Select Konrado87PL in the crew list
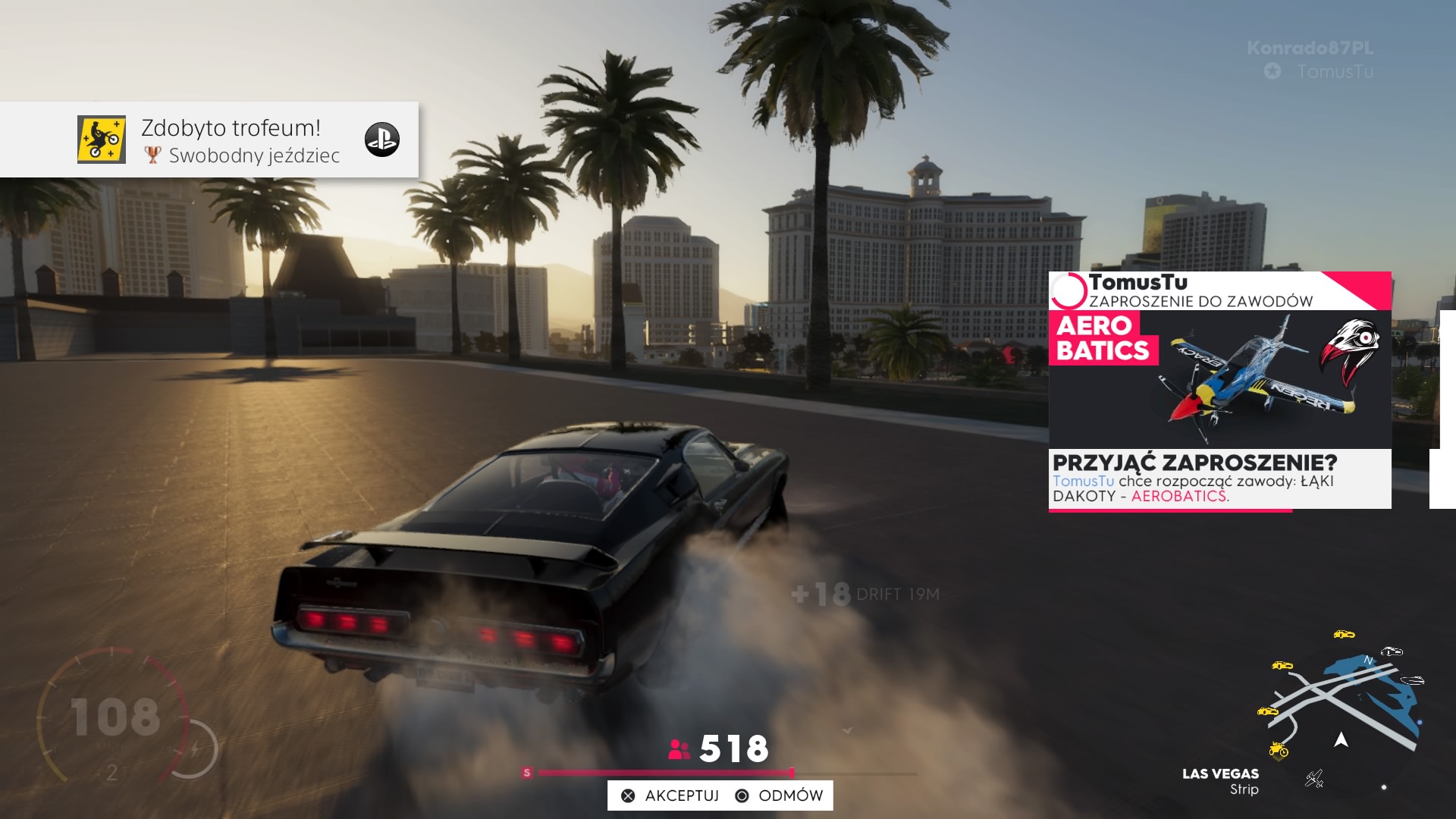Screen dimensions: 1456x819 point(1310,48)
